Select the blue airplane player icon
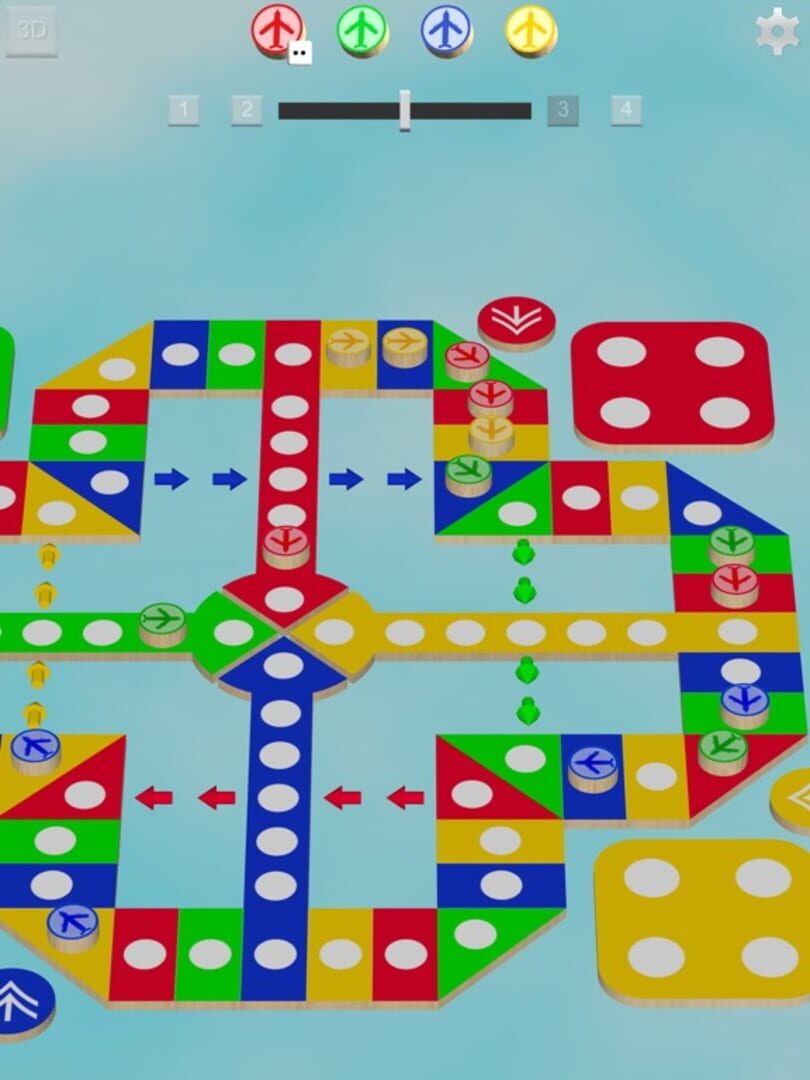This screenshot has height=1080, width=810. (x=446, y=29)
